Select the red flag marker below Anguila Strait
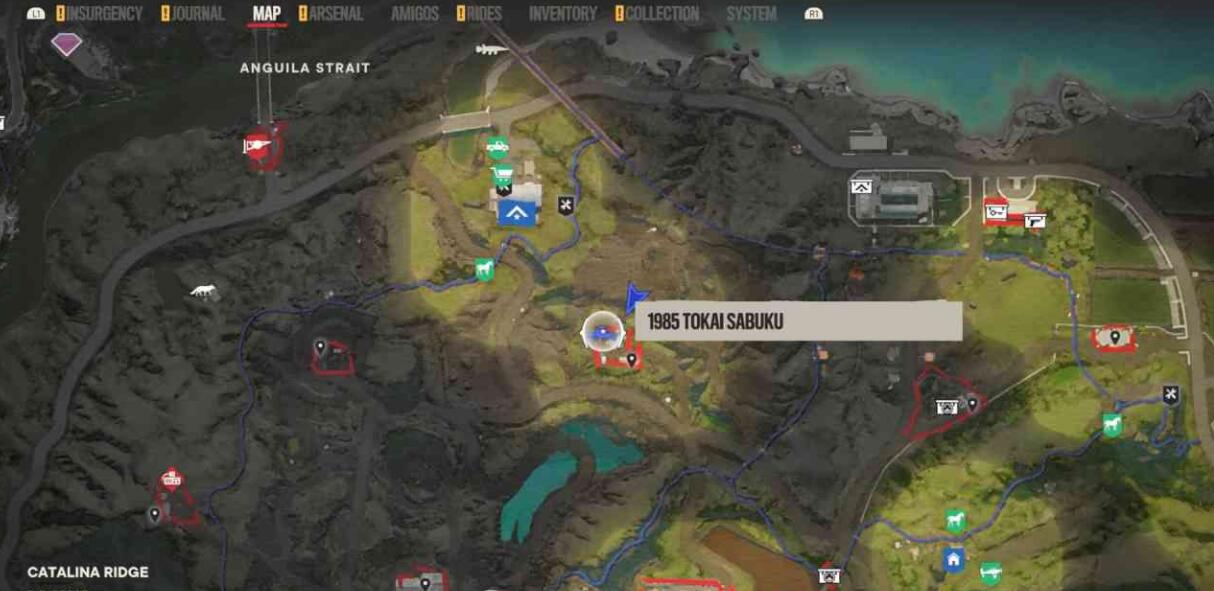Image resolution: width=1214 pixels, height=591 pixels. (258, 146)
